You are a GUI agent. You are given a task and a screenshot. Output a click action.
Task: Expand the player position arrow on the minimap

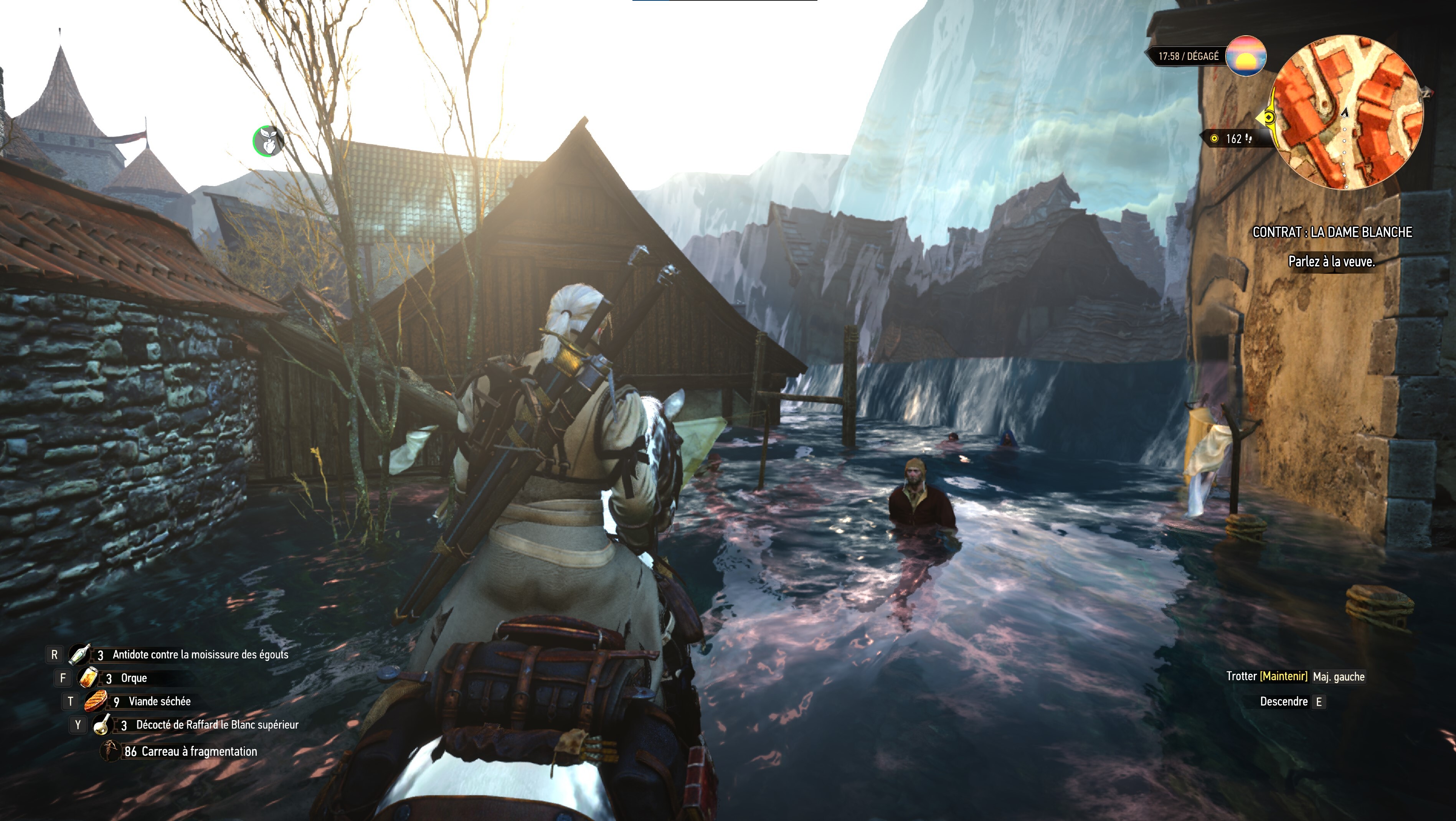pos(1345,112)
